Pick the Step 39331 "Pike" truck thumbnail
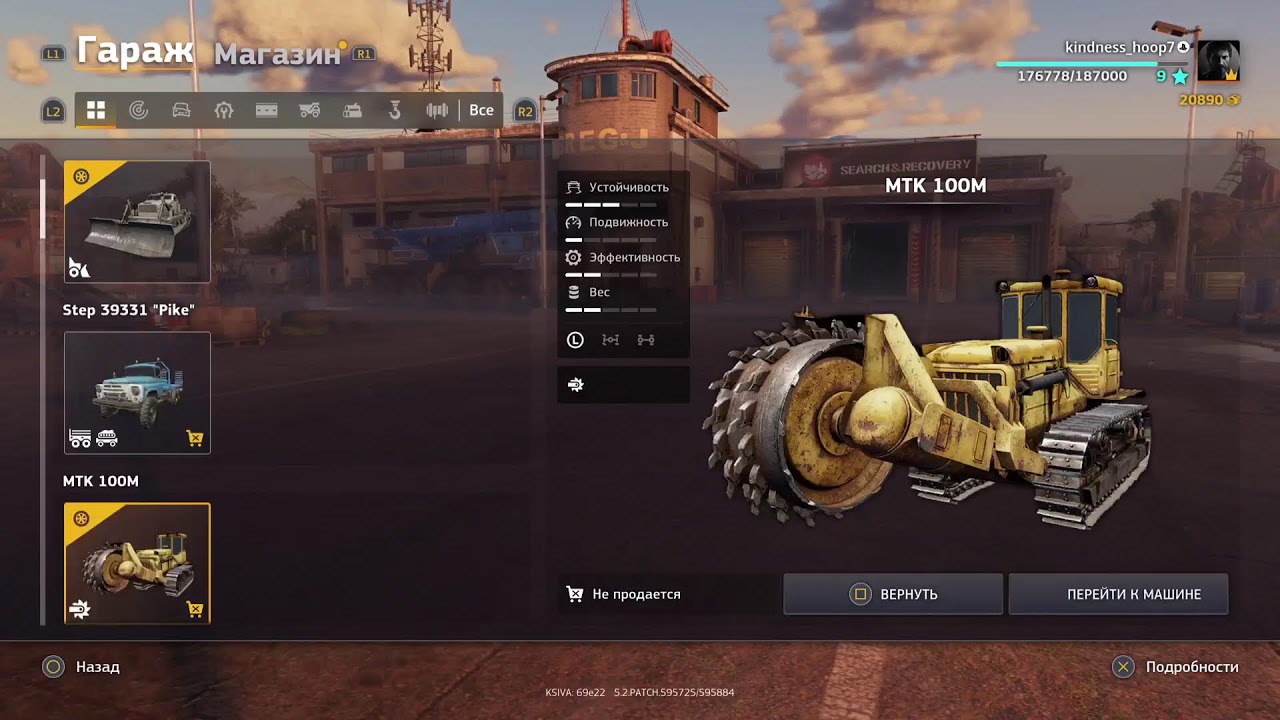1280x720 pixels. [x=137, y=393]
